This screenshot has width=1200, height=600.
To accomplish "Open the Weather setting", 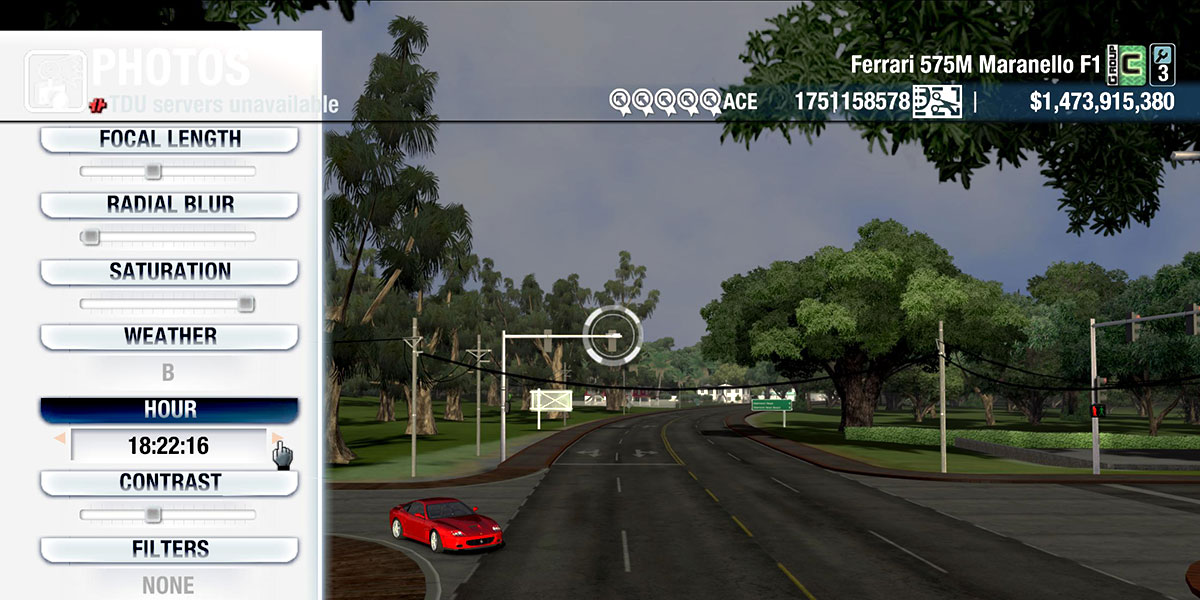I will coord(169,336).
